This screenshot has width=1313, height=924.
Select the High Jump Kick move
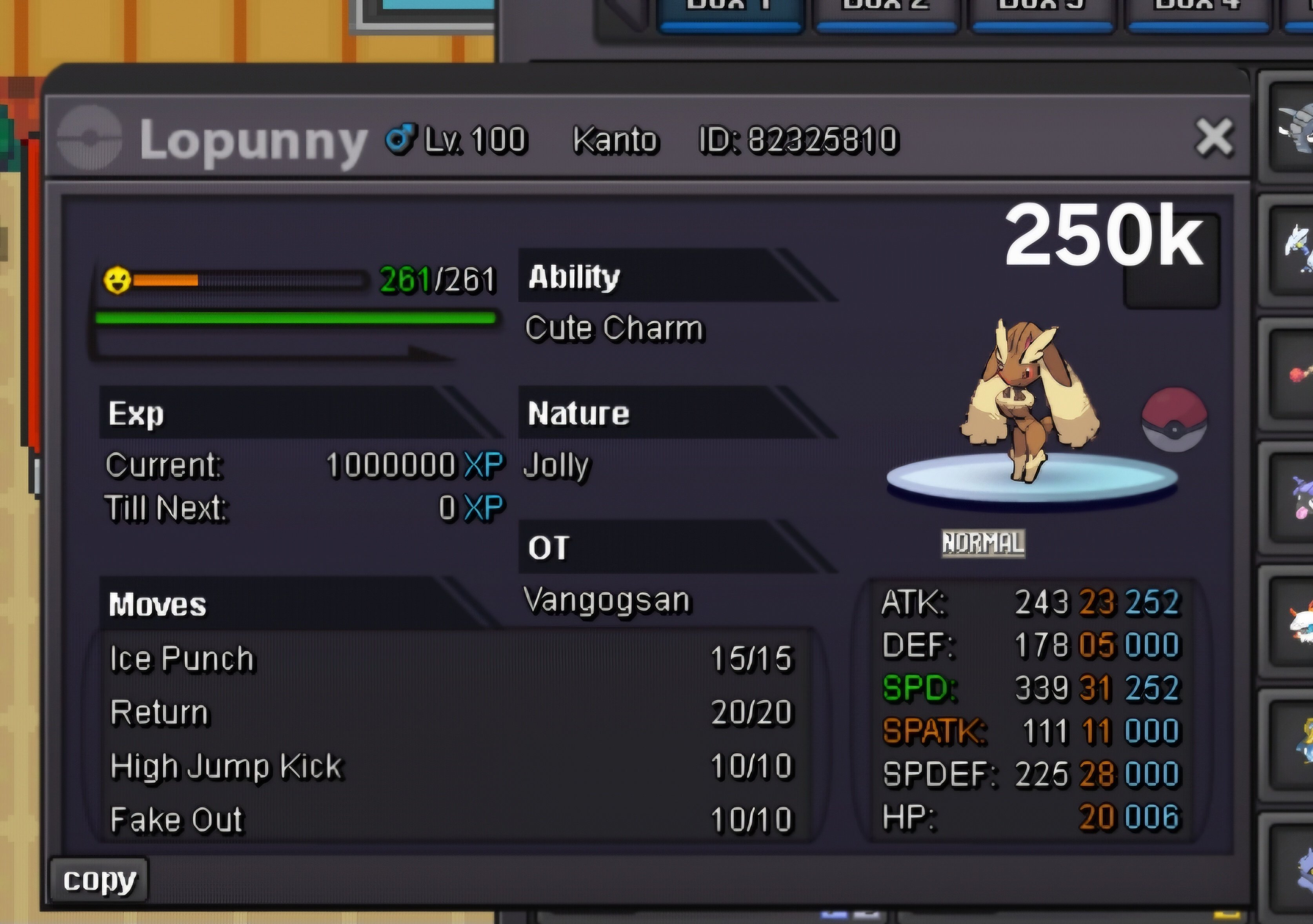pyautogui.click(x=452, y=766)
